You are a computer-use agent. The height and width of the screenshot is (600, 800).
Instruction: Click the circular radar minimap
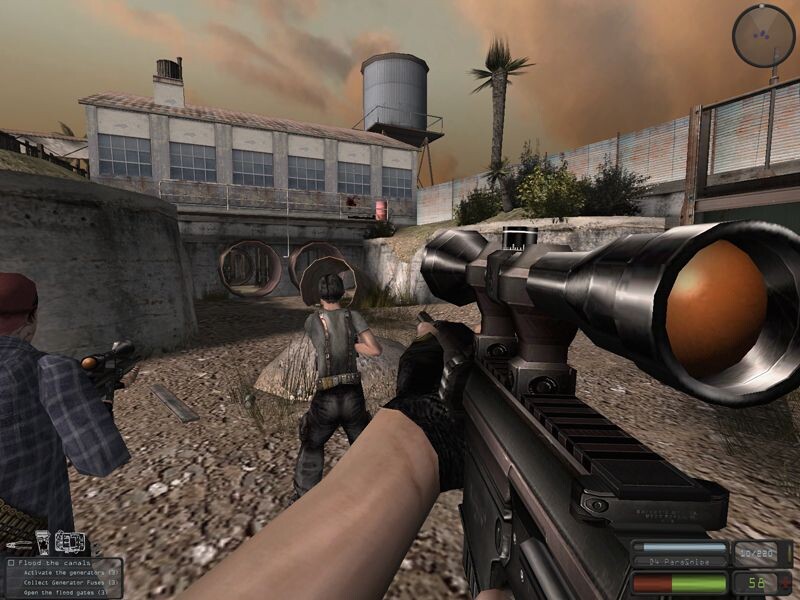click(x=763, y=35)
